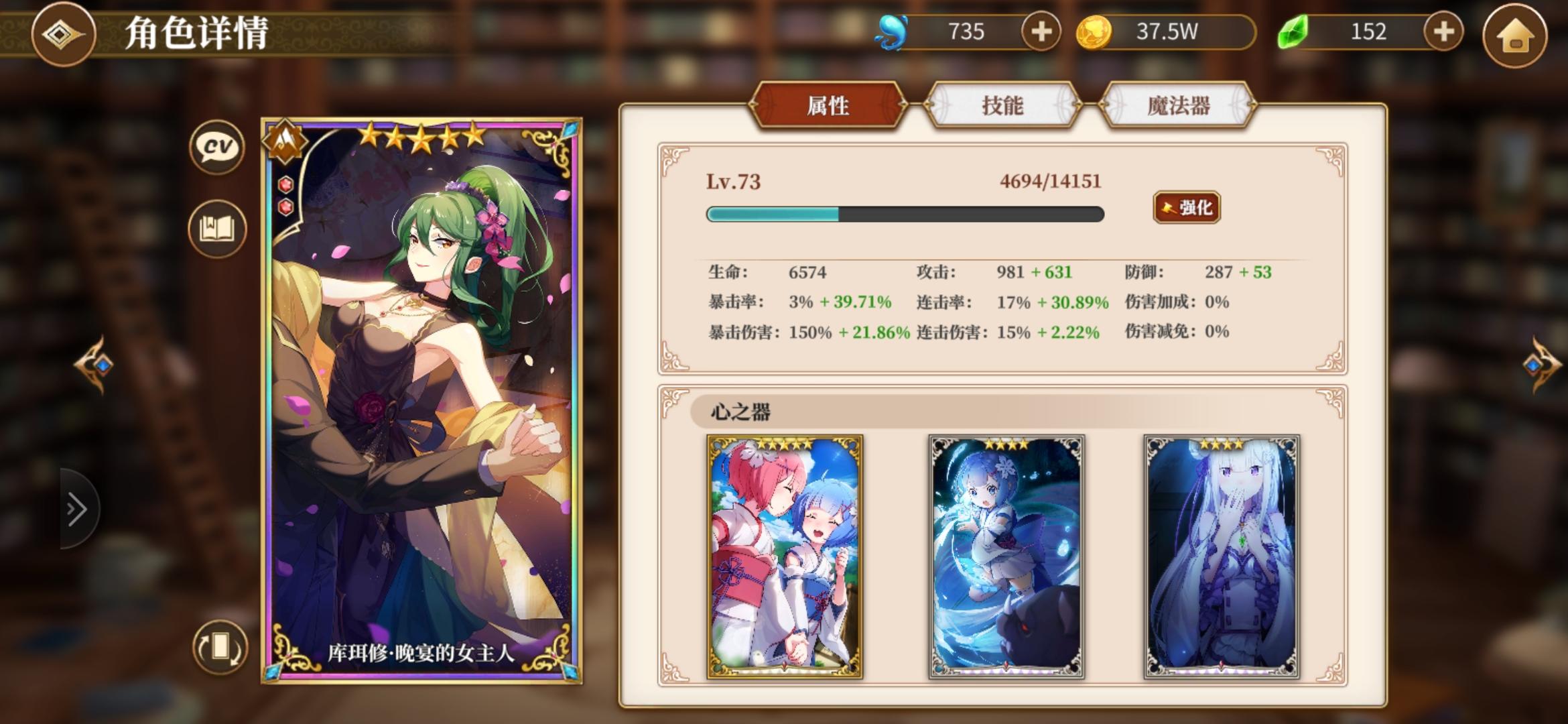1568x724 pixels.
Task: Open the character story book icon
Action: pos(216,228)
